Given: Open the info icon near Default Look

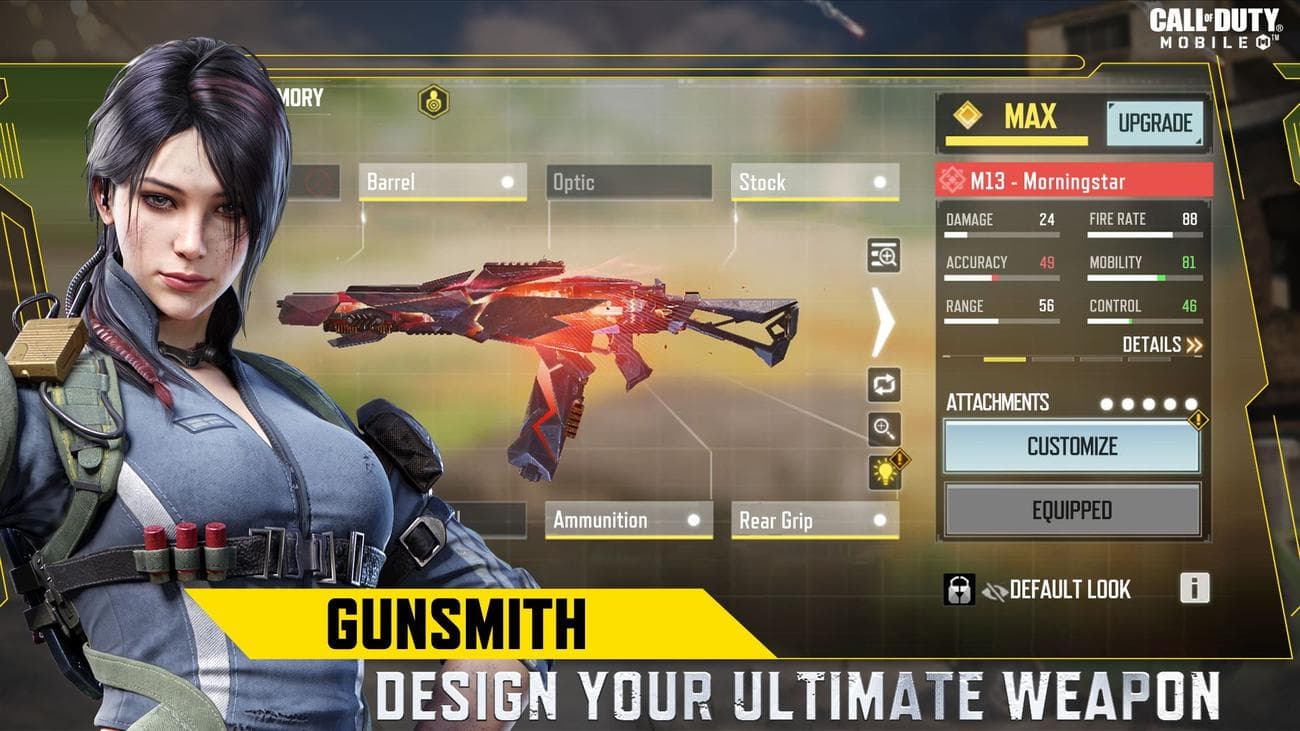Looking at the screenshot, I should 1194,589.
